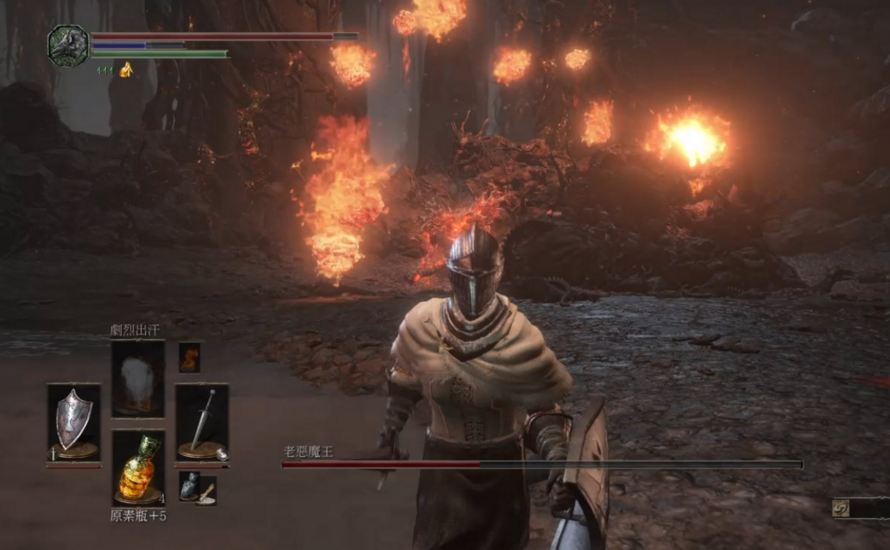890x550 pixels.
Task: Select the kite shield left-hand slot
Action: (74, 422)
